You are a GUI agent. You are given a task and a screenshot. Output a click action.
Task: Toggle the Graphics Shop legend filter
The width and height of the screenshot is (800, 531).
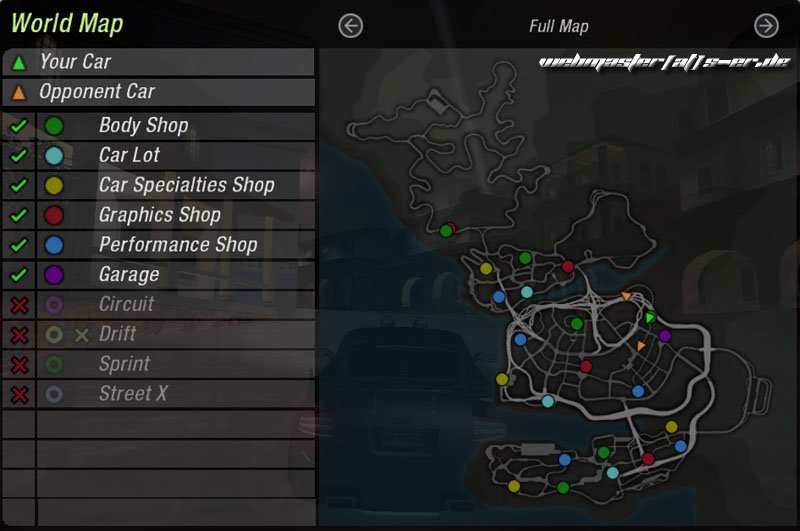(18, 215)
